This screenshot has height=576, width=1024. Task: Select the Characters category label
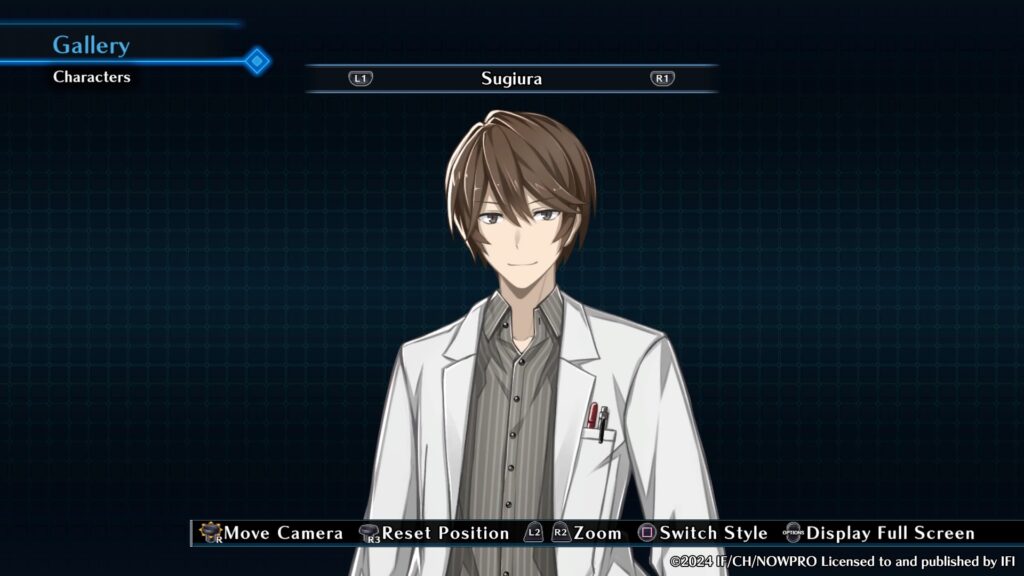[x=92, y=77]
